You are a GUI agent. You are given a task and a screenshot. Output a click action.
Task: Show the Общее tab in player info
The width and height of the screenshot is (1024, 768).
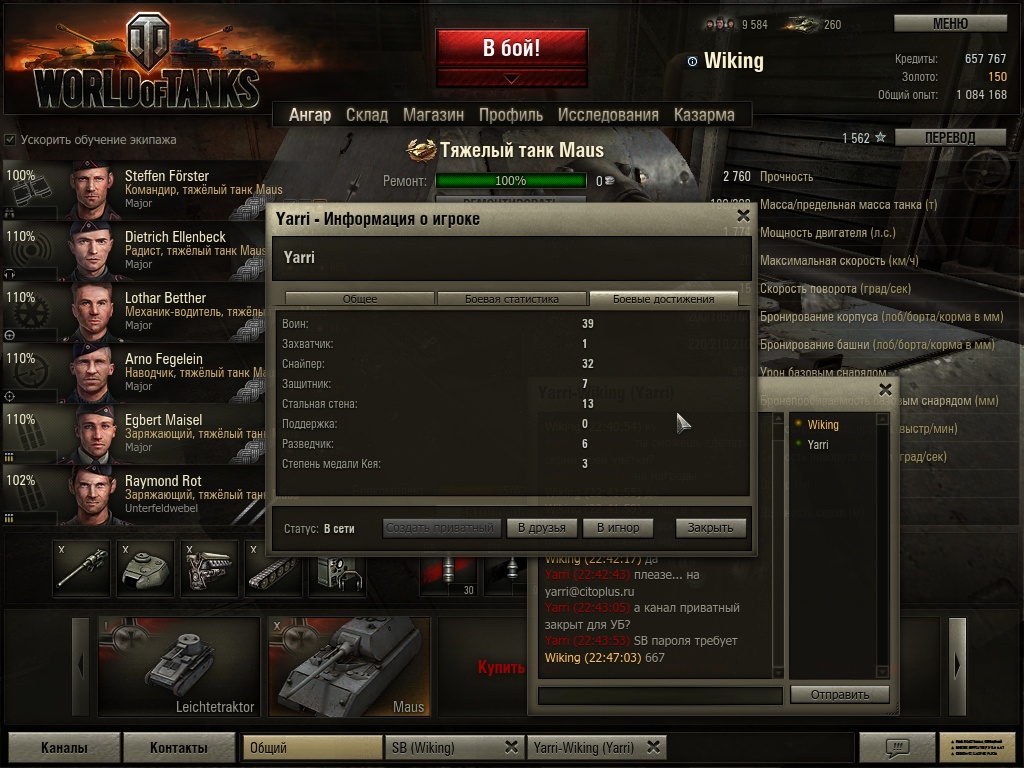tap(360, 299)
